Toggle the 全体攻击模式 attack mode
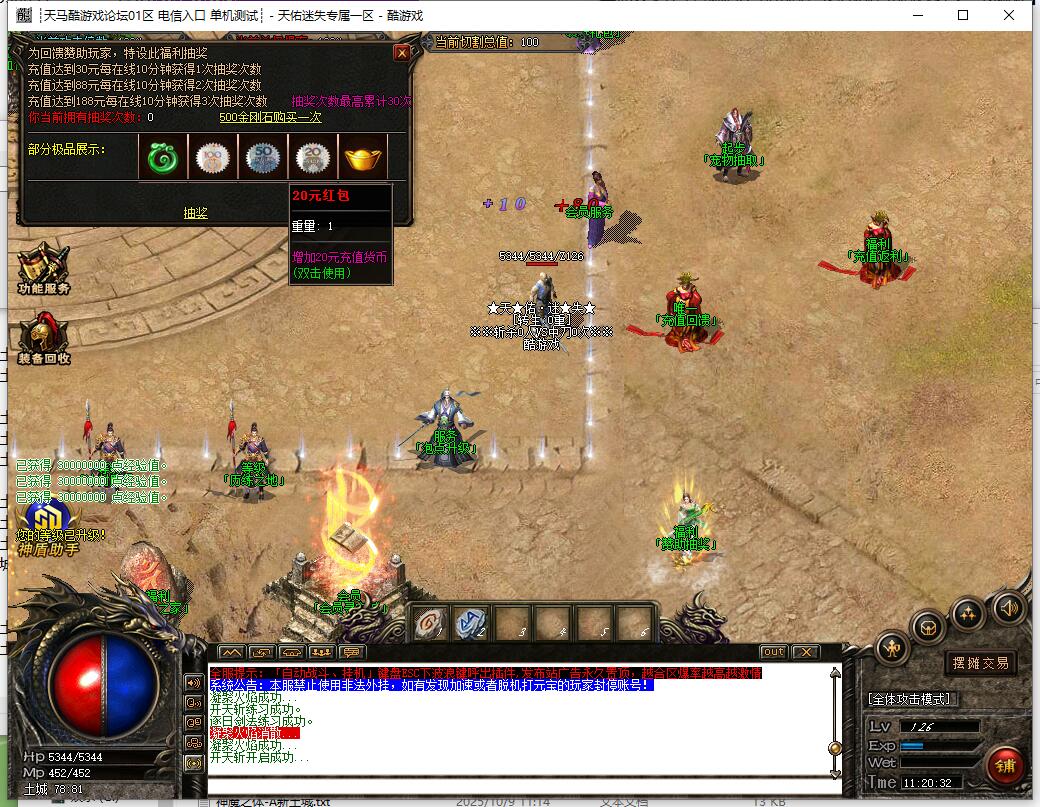Viewport: 1040px width, 807px height. [x=911, y=698]
